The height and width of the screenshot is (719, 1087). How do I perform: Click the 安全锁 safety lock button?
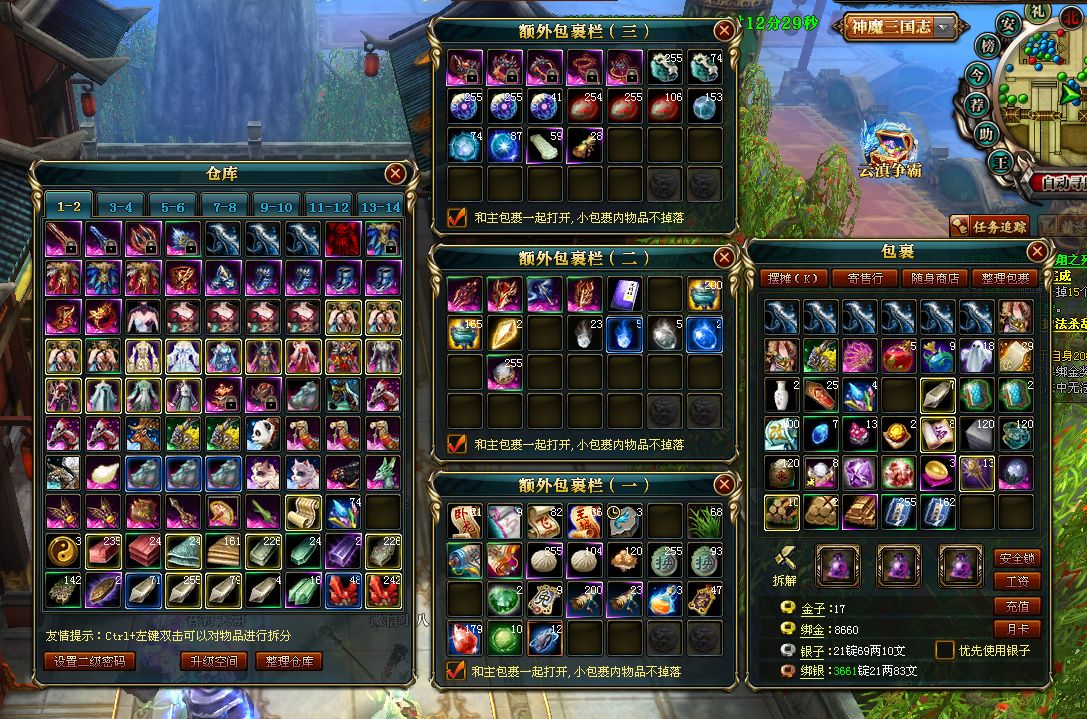tap(1017, 558)
